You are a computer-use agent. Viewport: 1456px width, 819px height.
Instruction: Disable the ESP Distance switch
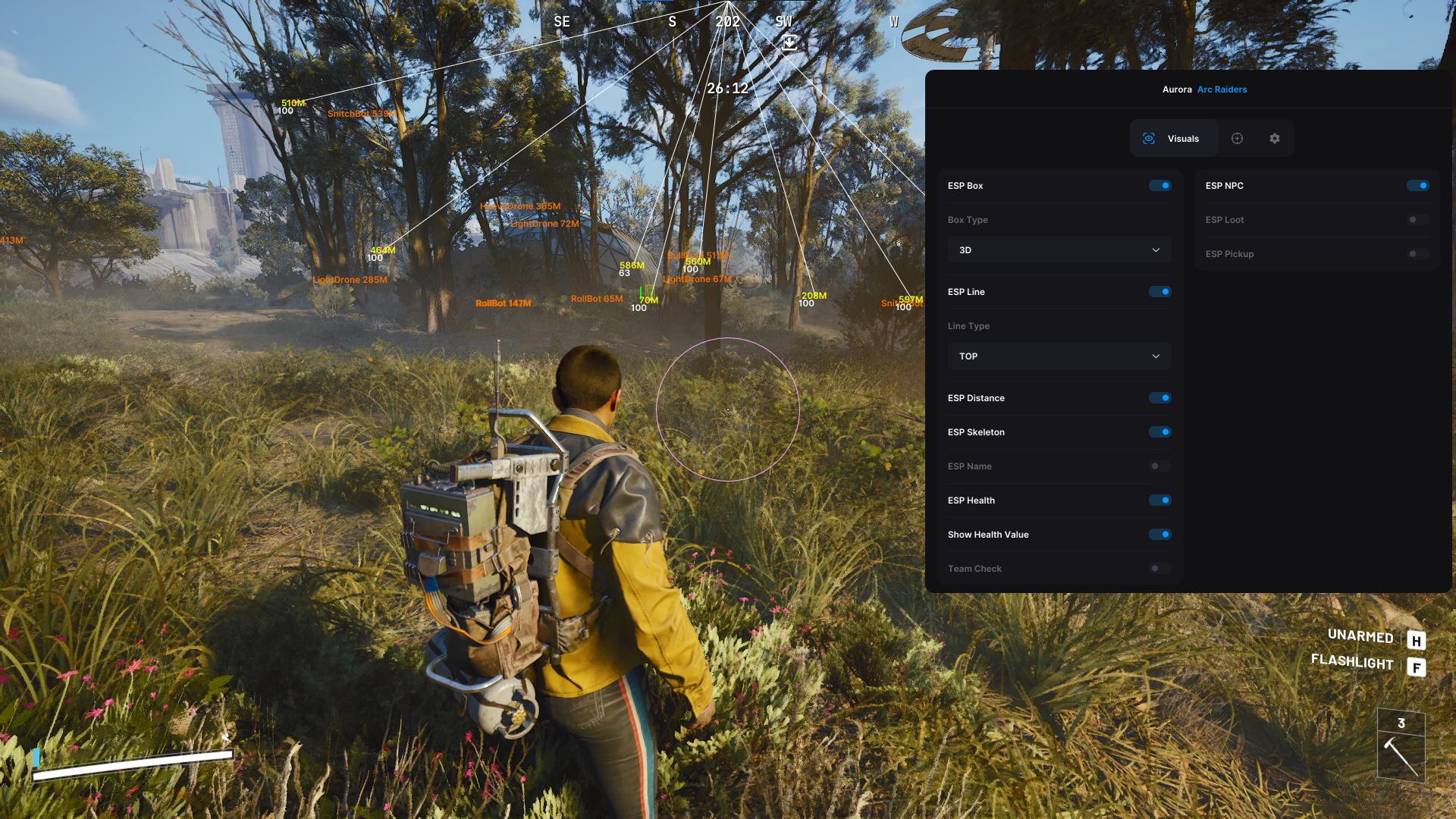pos(1159,398)
